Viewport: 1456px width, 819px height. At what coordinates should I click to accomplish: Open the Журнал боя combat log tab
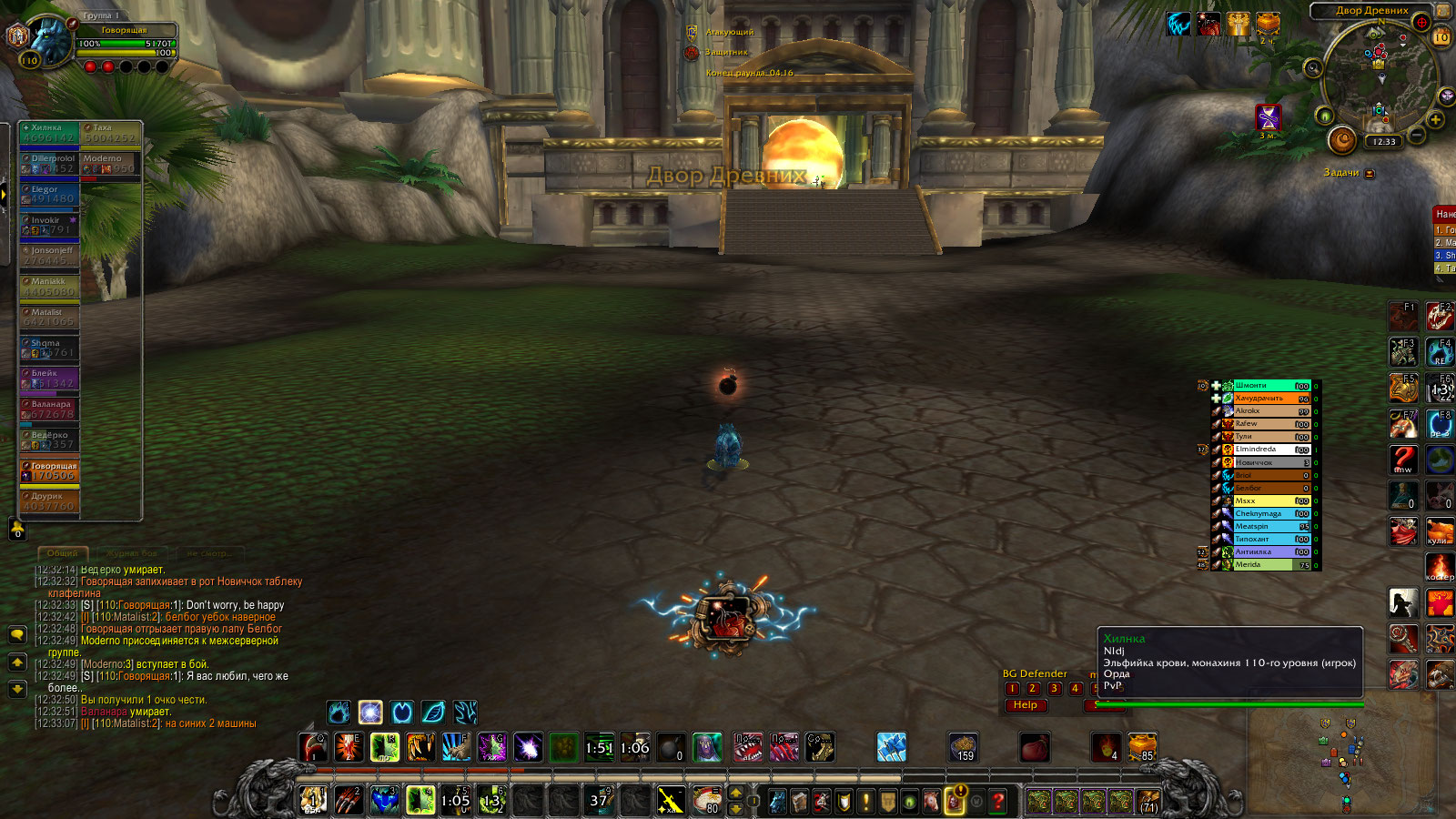[x=133, y=553]
